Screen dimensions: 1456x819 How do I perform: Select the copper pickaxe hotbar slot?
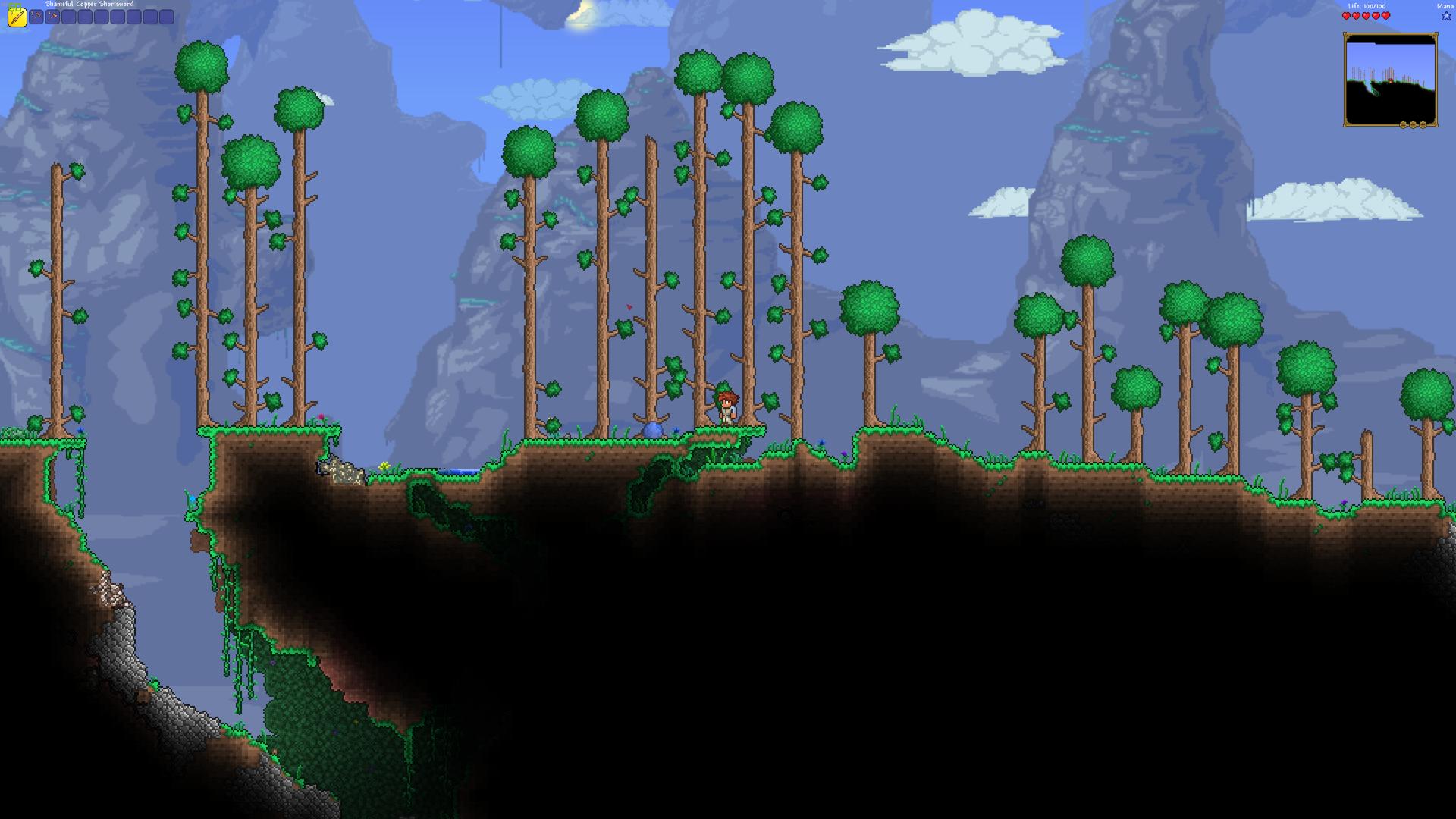point(36,17)
